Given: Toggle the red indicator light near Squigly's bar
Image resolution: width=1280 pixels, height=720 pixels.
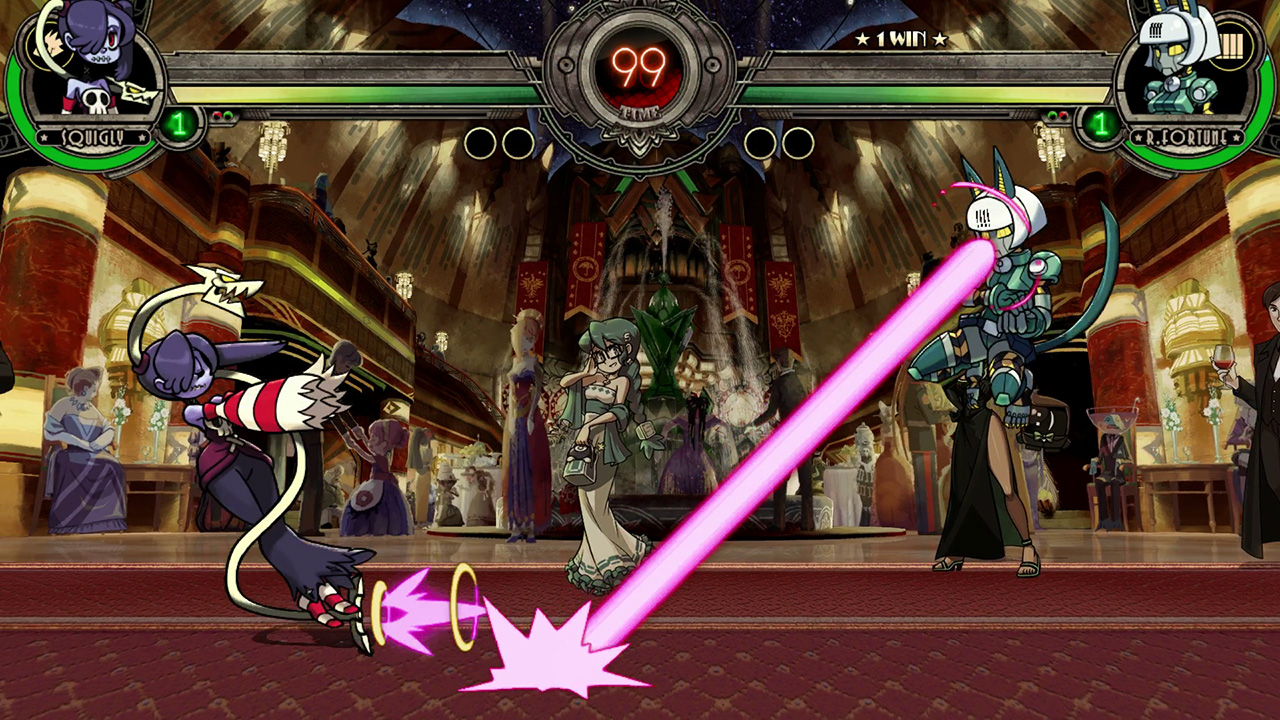Looking at the screenshot, I should point(217,115).
